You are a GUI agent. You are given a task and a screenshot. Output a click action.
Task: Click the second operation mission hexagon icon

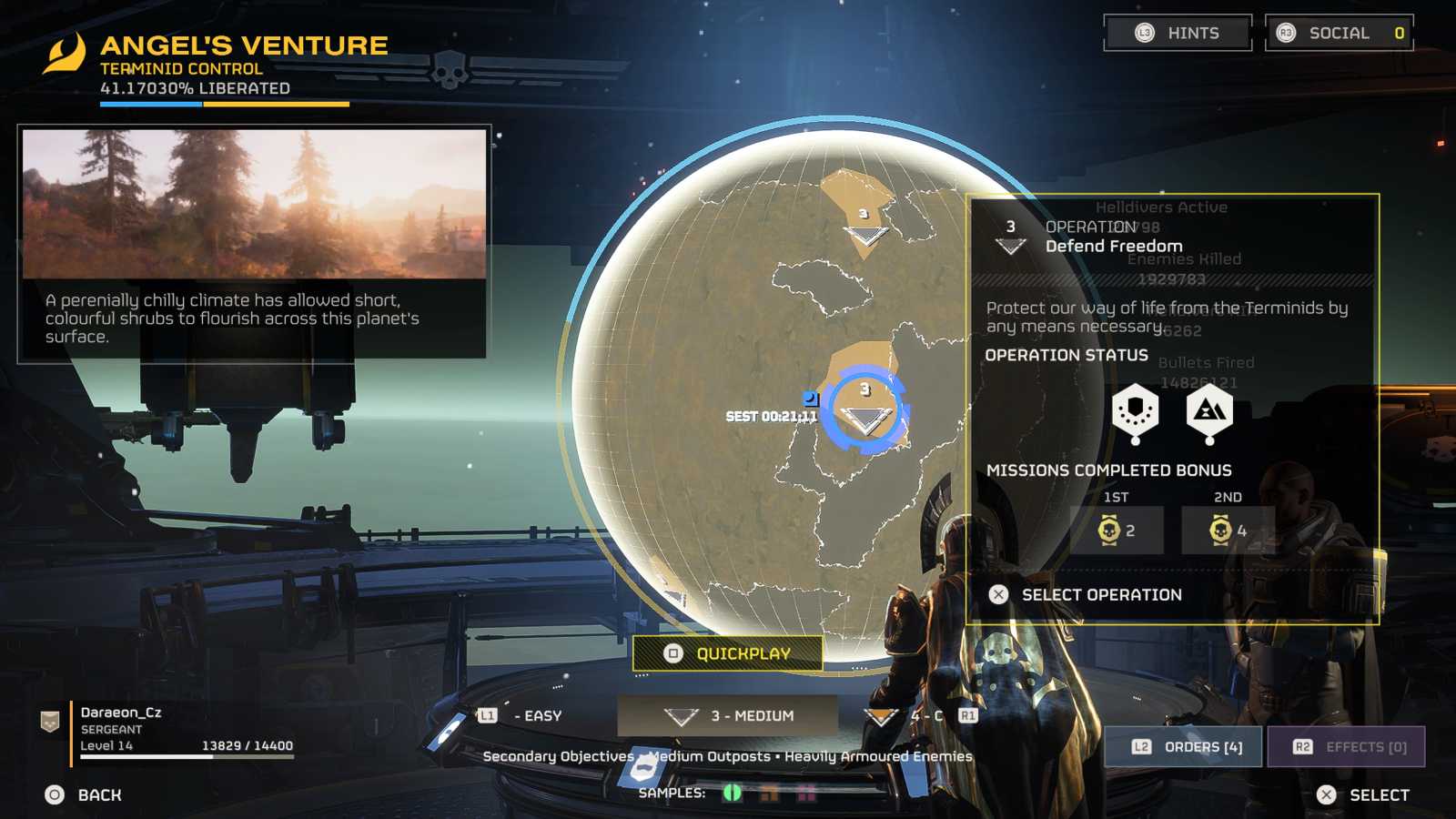click(x=1209, y=411)
